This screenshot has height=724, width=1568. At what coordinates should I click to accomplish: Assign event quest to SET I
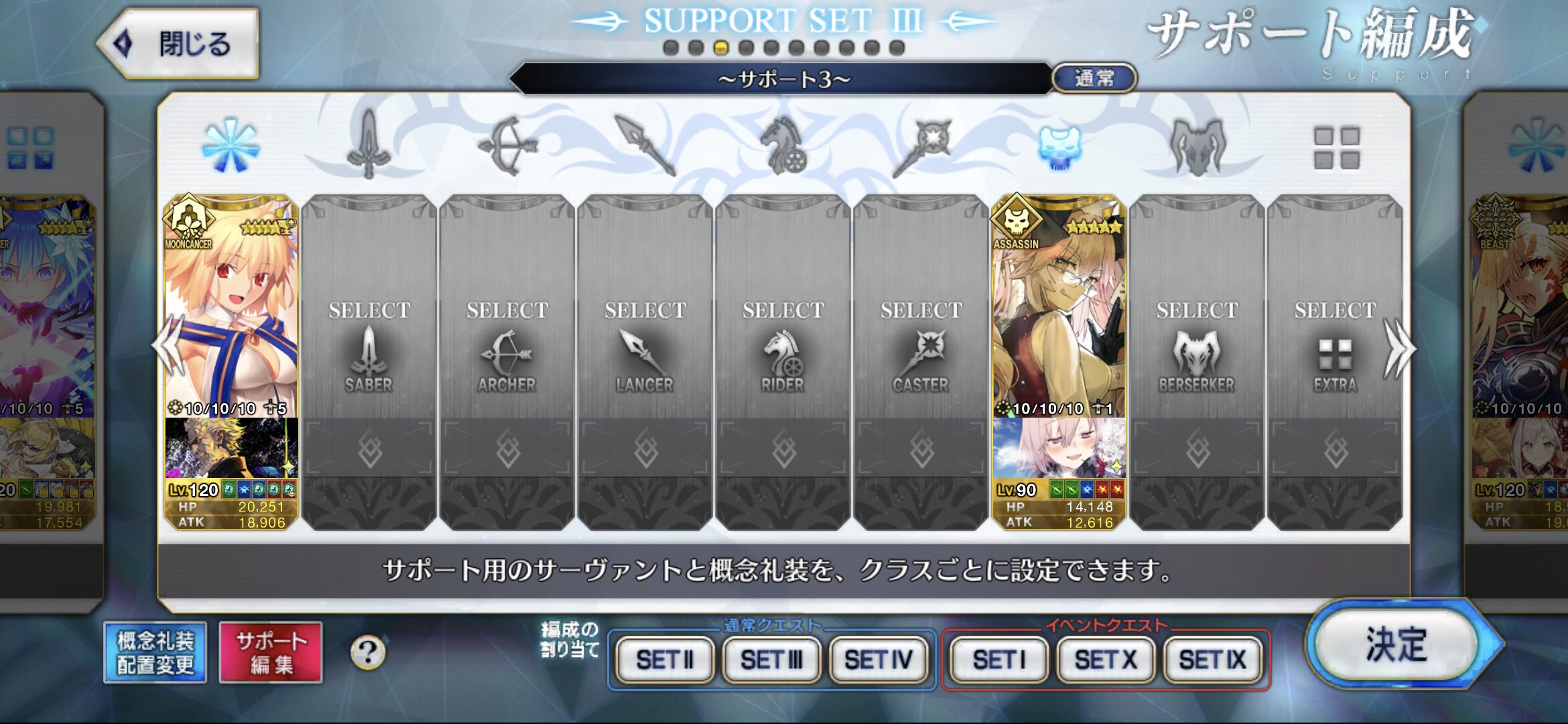click(x=998, y=660)
